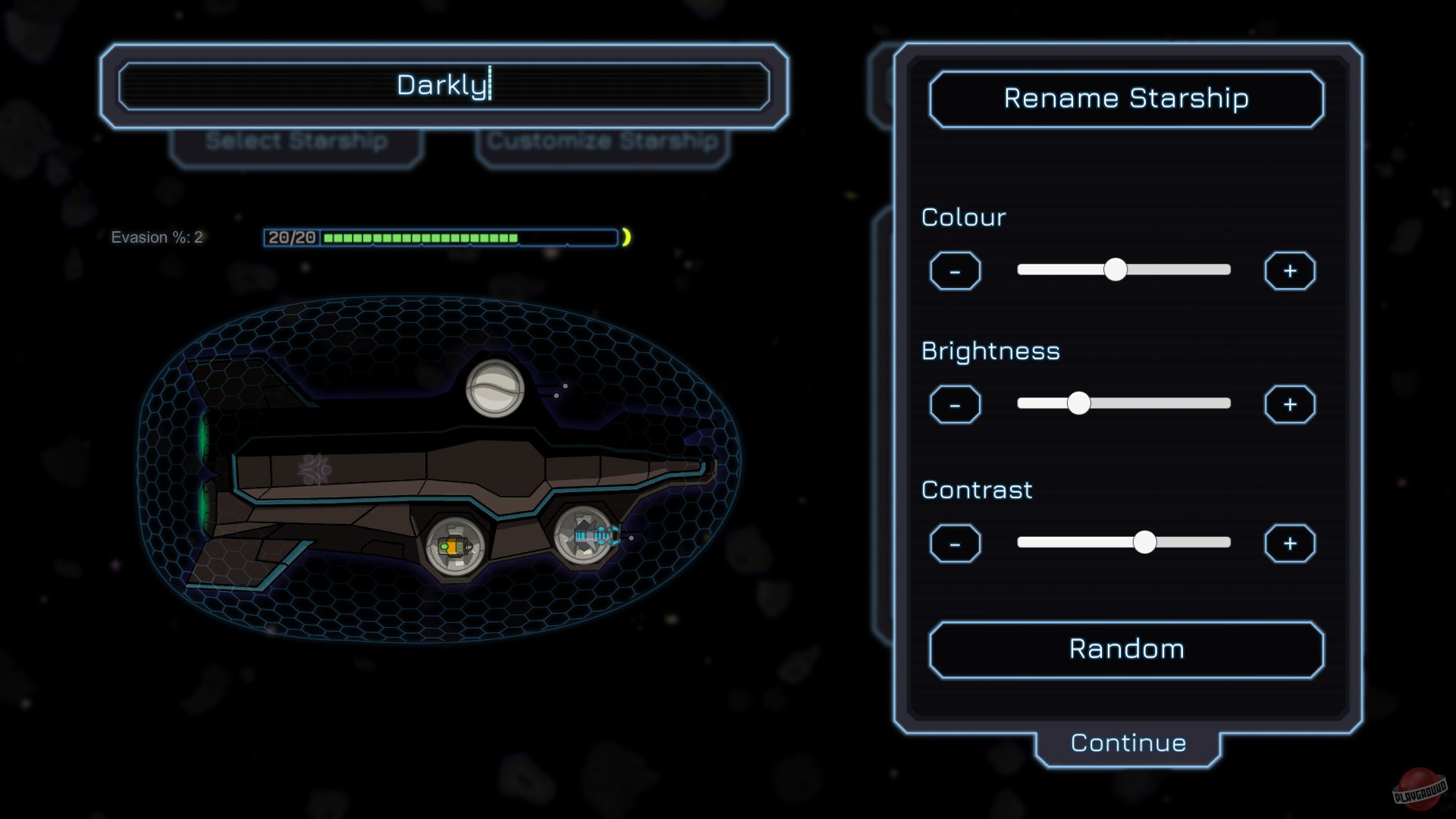Click the yellow crescent icon beside the hull bar
1456x819 pixels.
point(628,237)
